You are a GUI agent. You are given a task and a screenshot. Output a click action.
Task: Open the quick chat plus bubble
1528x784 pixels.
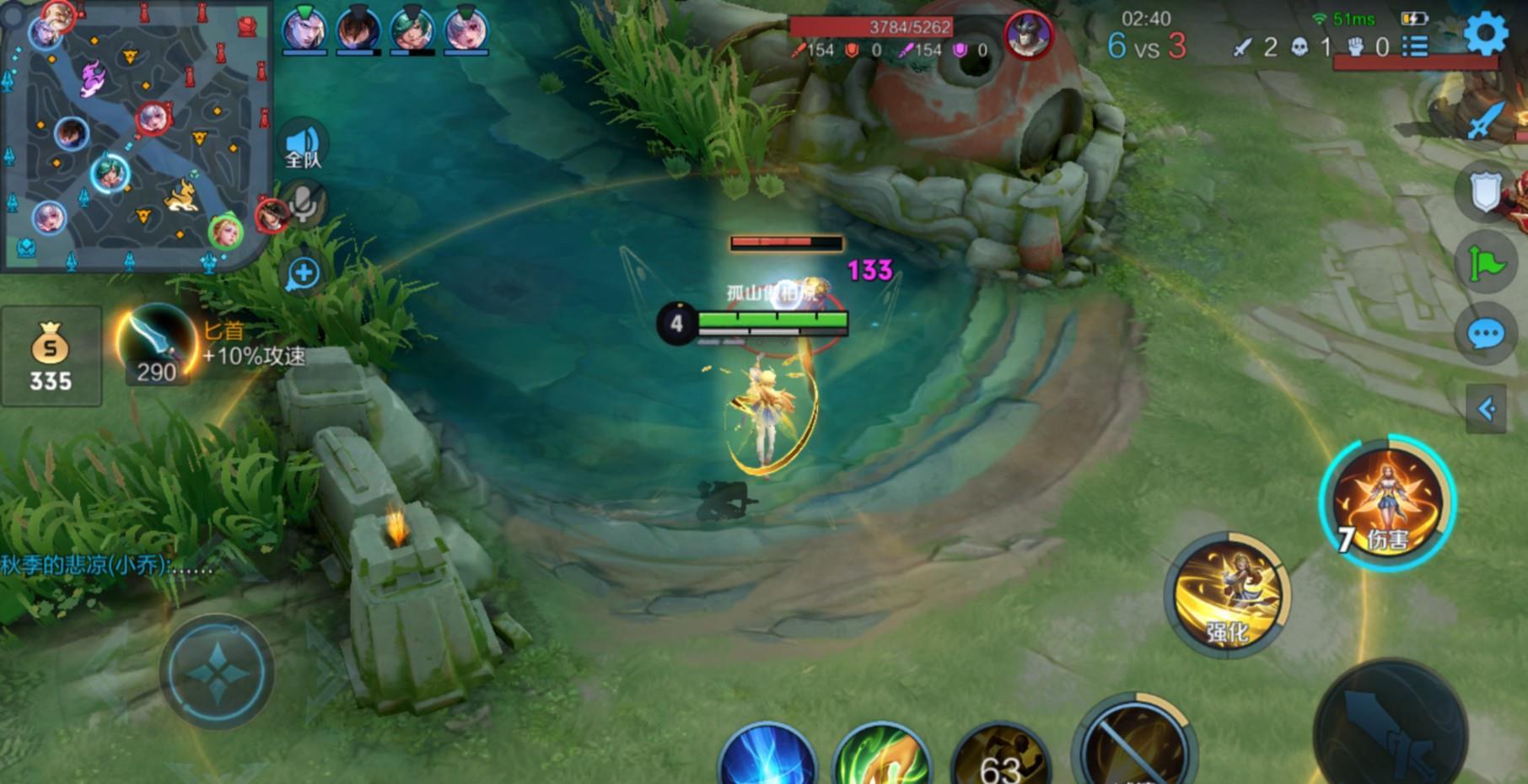[303, 273]
